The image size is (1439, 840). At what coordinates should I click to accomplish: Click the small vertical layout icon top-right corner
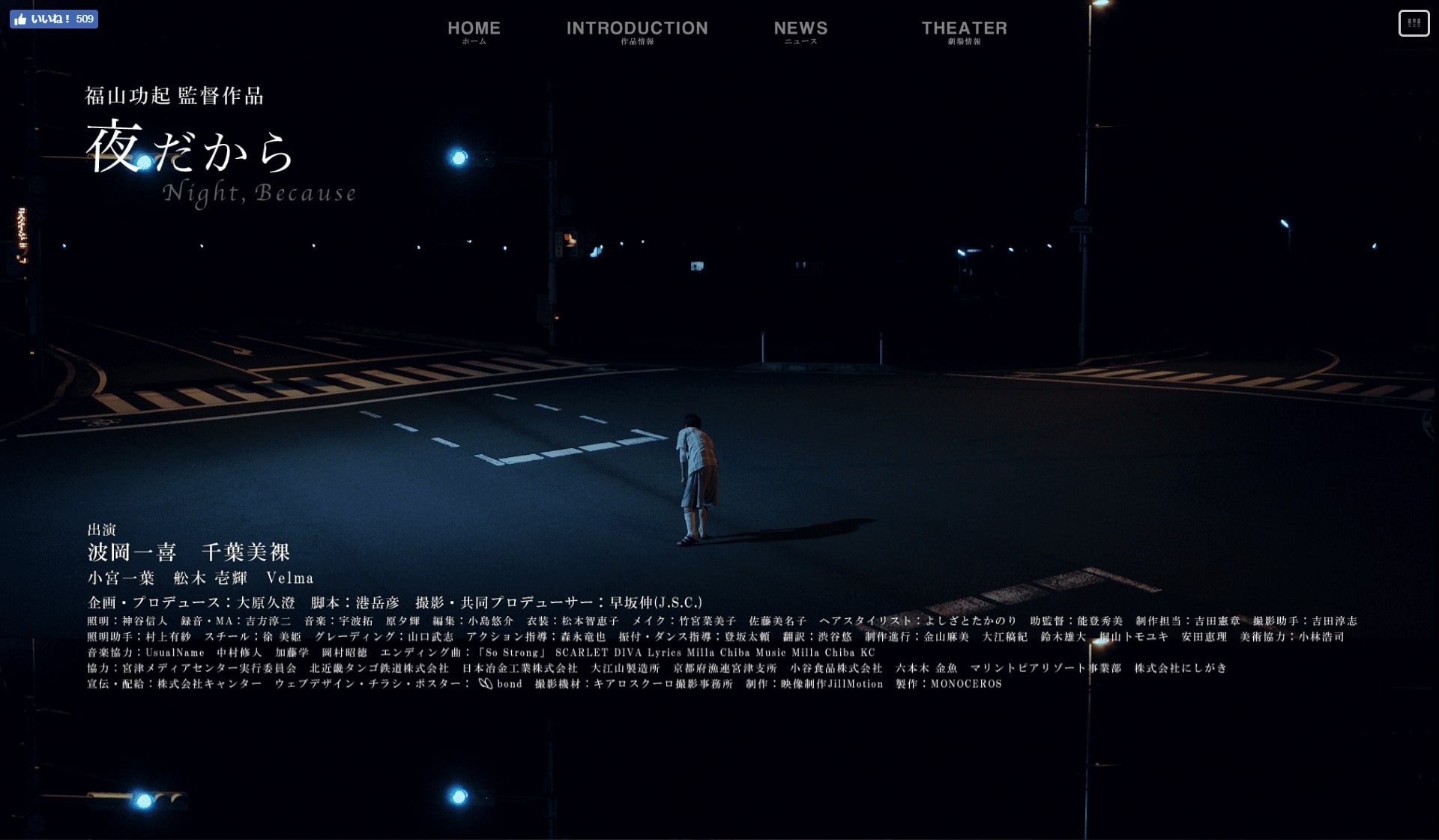pyautogui.click(x=1414, y=23)
